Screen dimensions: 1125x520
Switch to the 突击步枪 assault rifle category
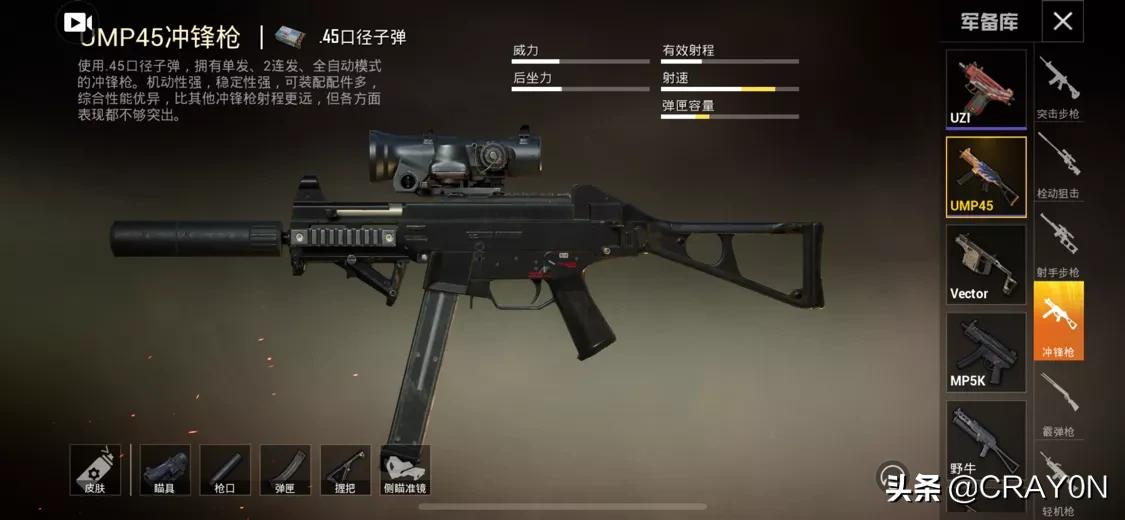(x=1058, y=87)
